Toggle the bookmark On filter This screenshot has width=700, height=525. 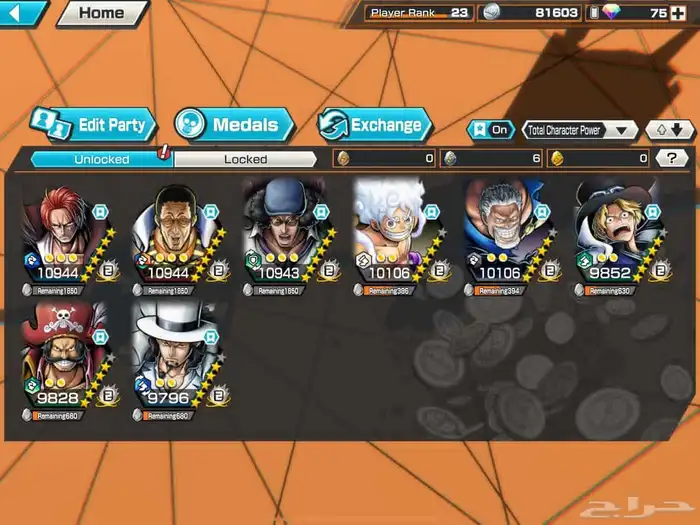(x=490, y=130)
